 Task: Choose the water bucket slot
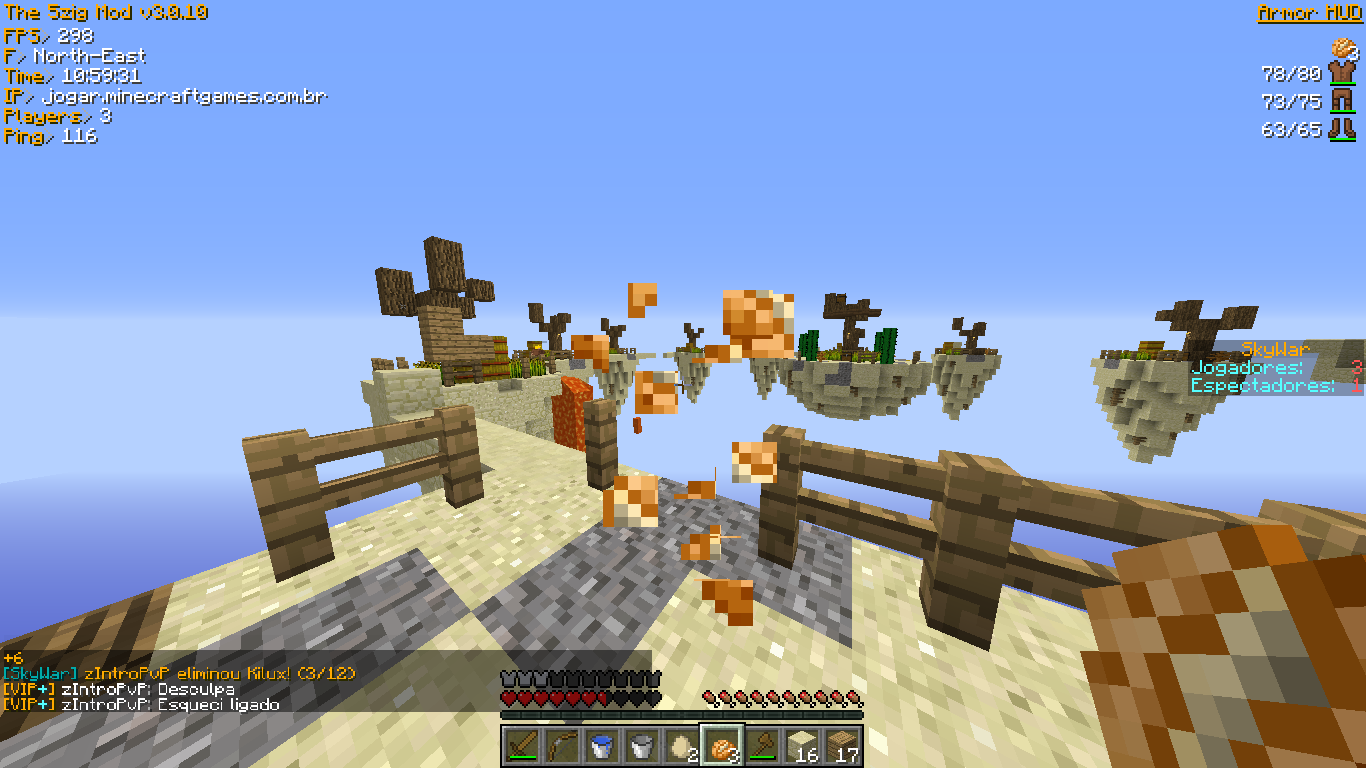pos(602,746)
